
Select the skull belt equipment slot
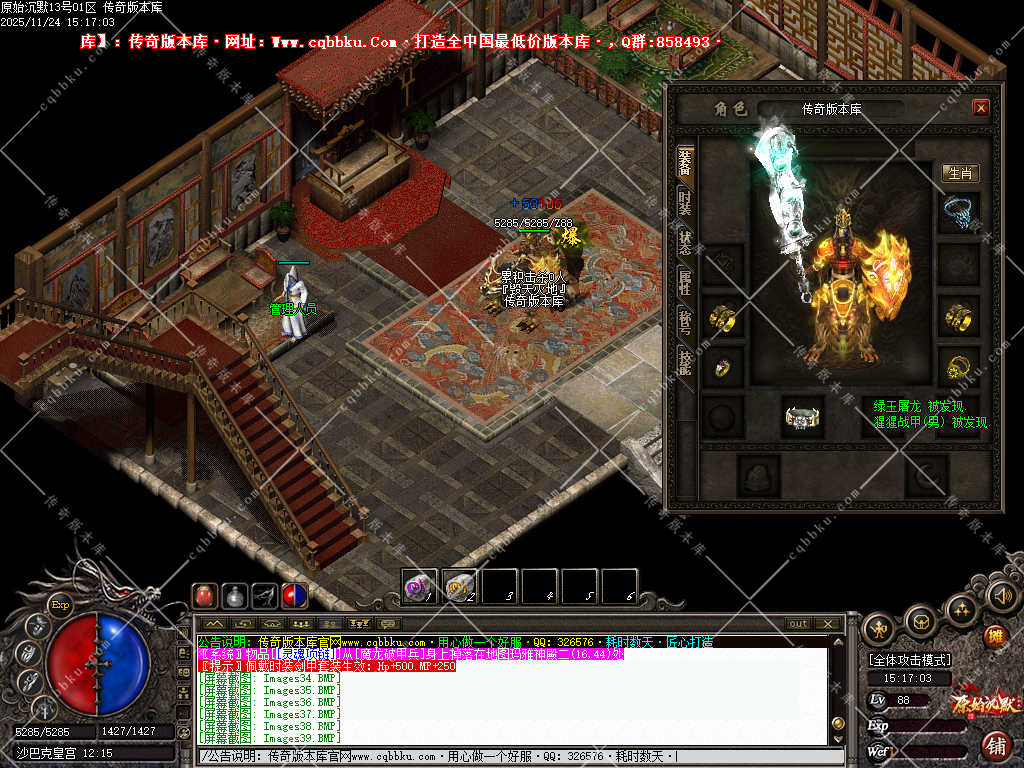[x=802, y=416]
